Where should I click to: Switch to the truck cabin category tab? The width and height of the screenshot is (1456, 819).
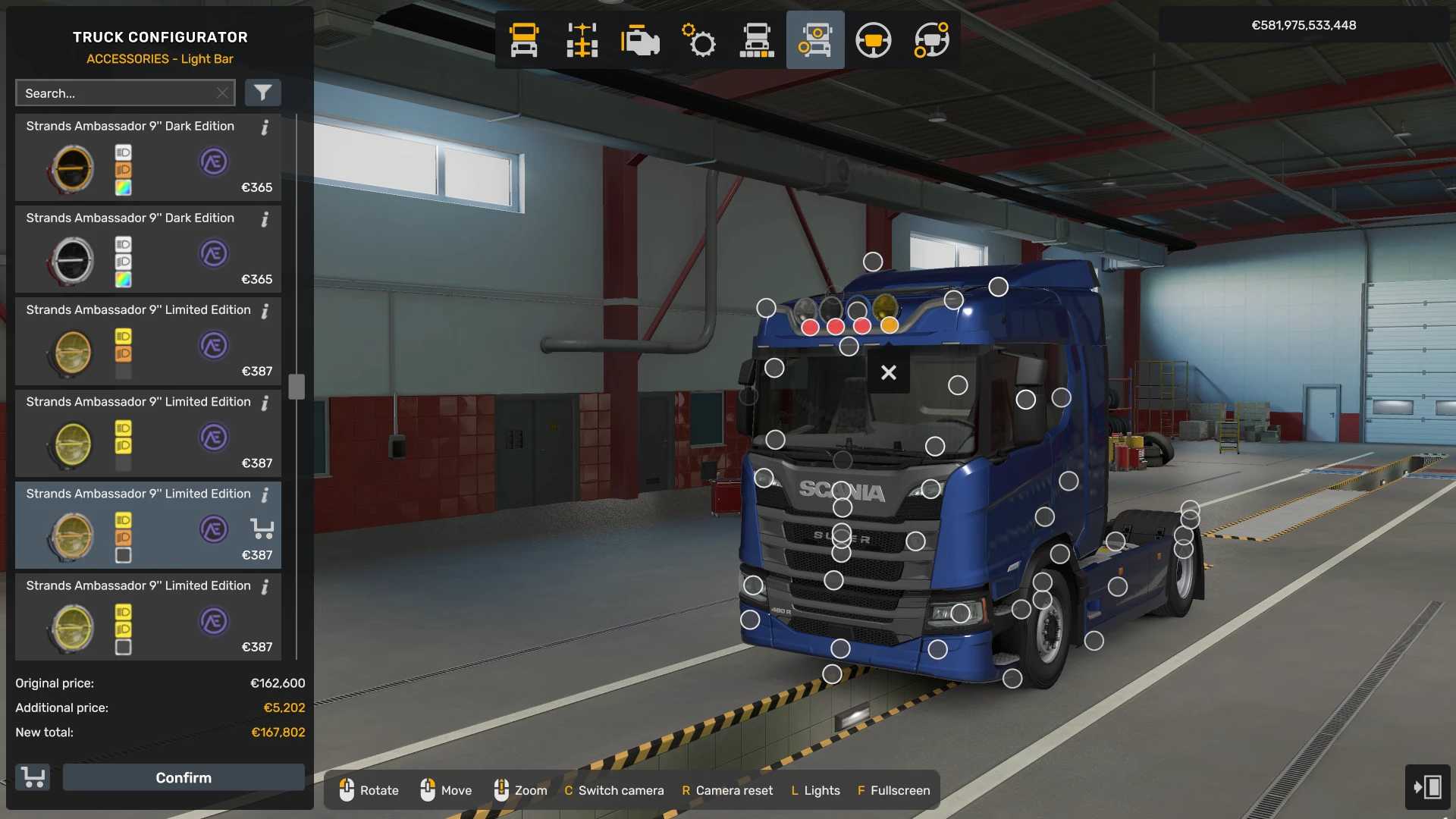click(x=524, y=40)
